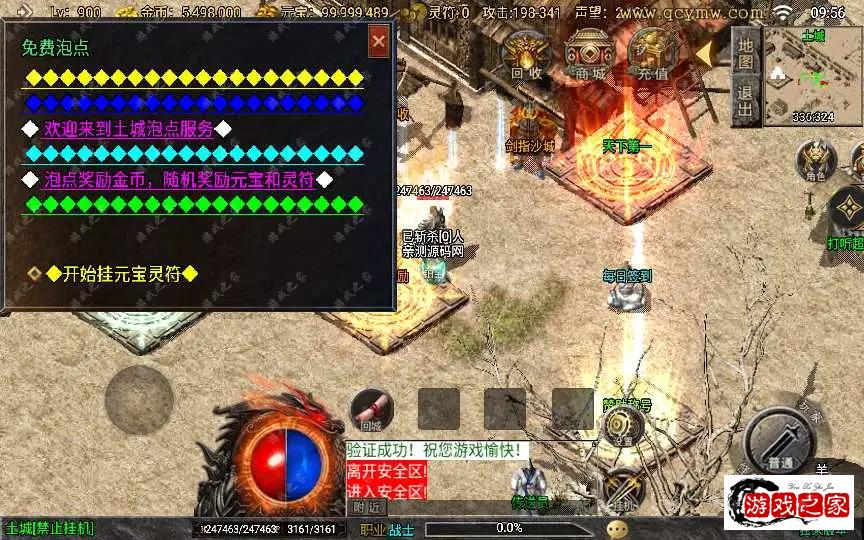Open the 角色 character icon
Image resolution: width=864 pixels, height=540 pixels.
tap(816, 161)
